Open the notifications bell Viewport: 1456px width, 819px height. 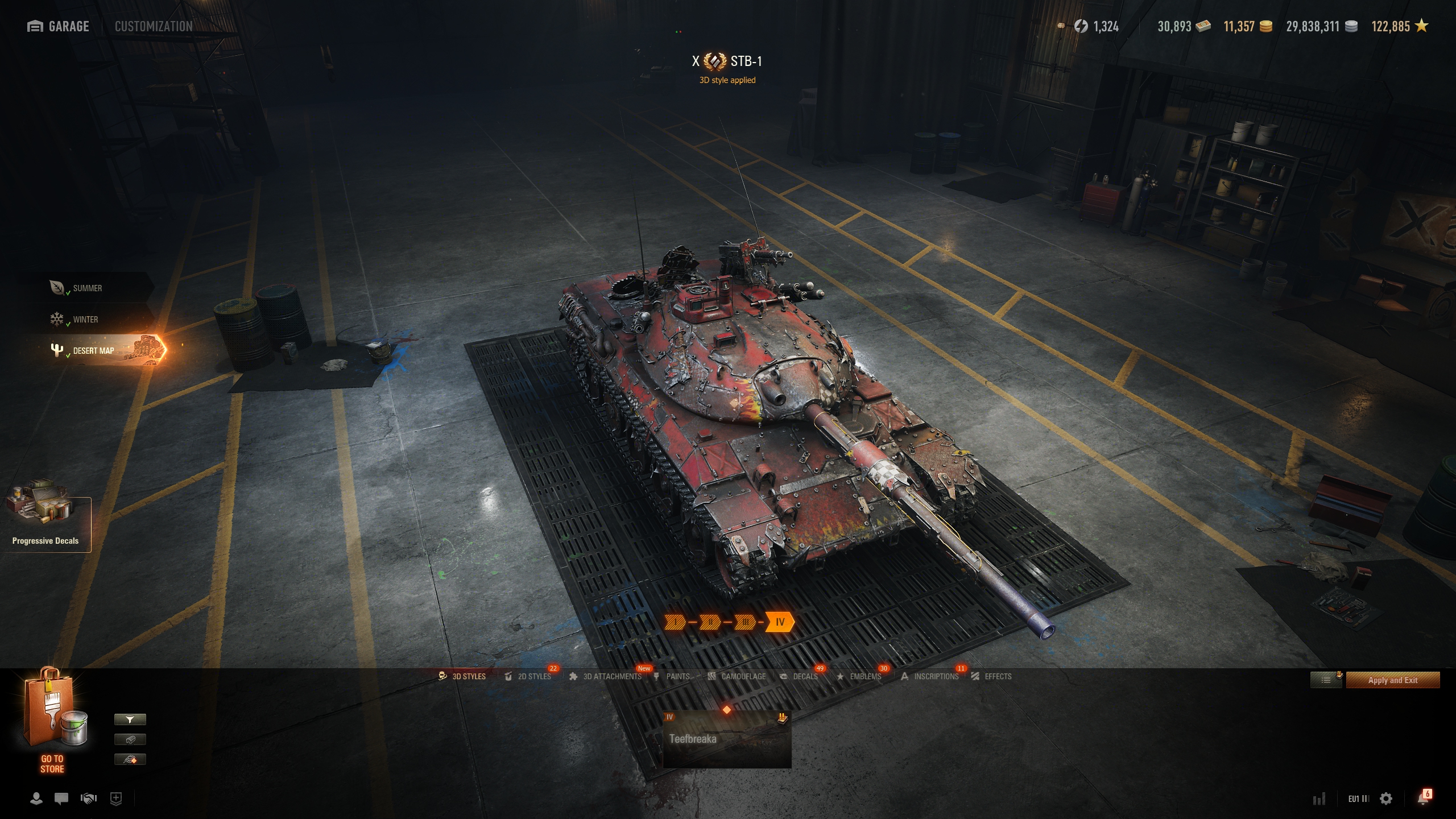(x=1423, y=799)
